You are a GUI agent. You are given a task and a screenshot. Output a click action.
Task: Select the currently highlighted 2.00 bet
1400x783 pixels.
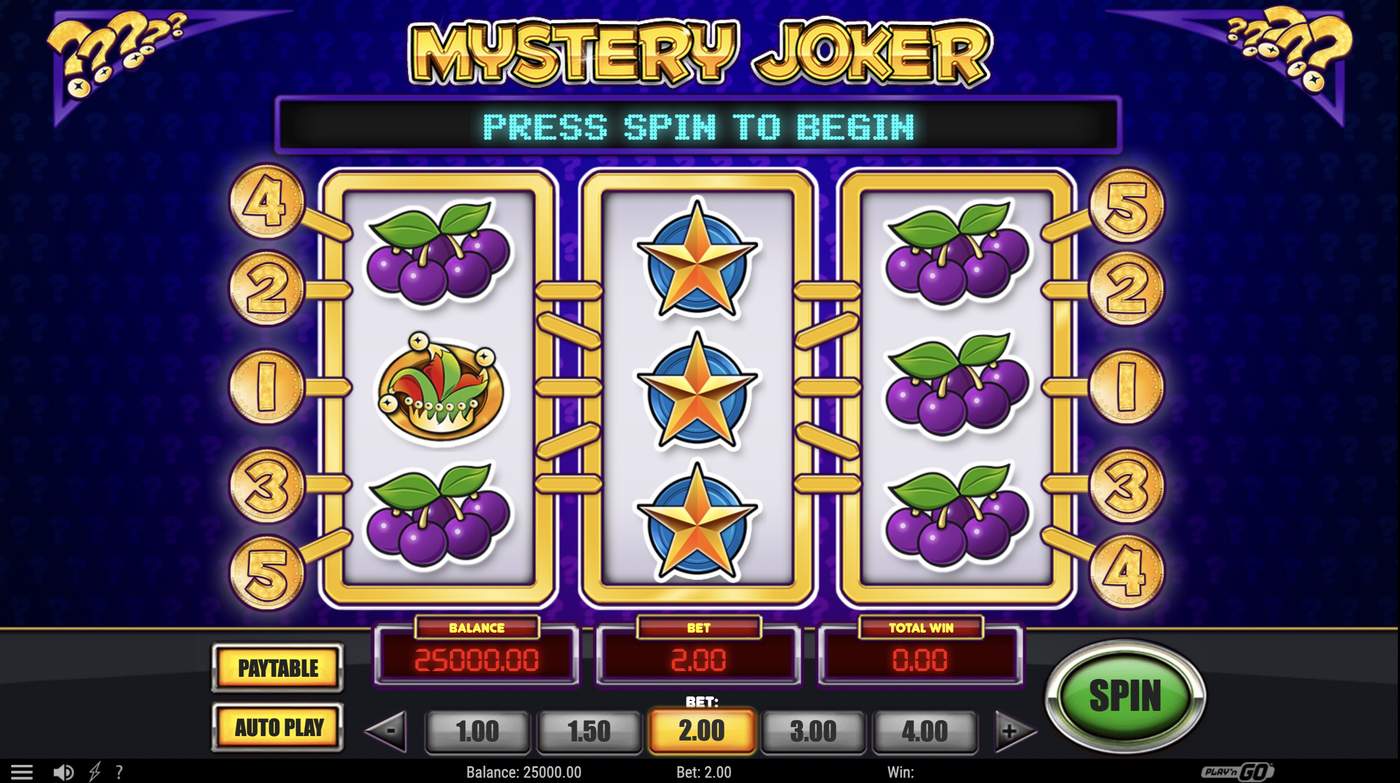click(x=701, y=730)
